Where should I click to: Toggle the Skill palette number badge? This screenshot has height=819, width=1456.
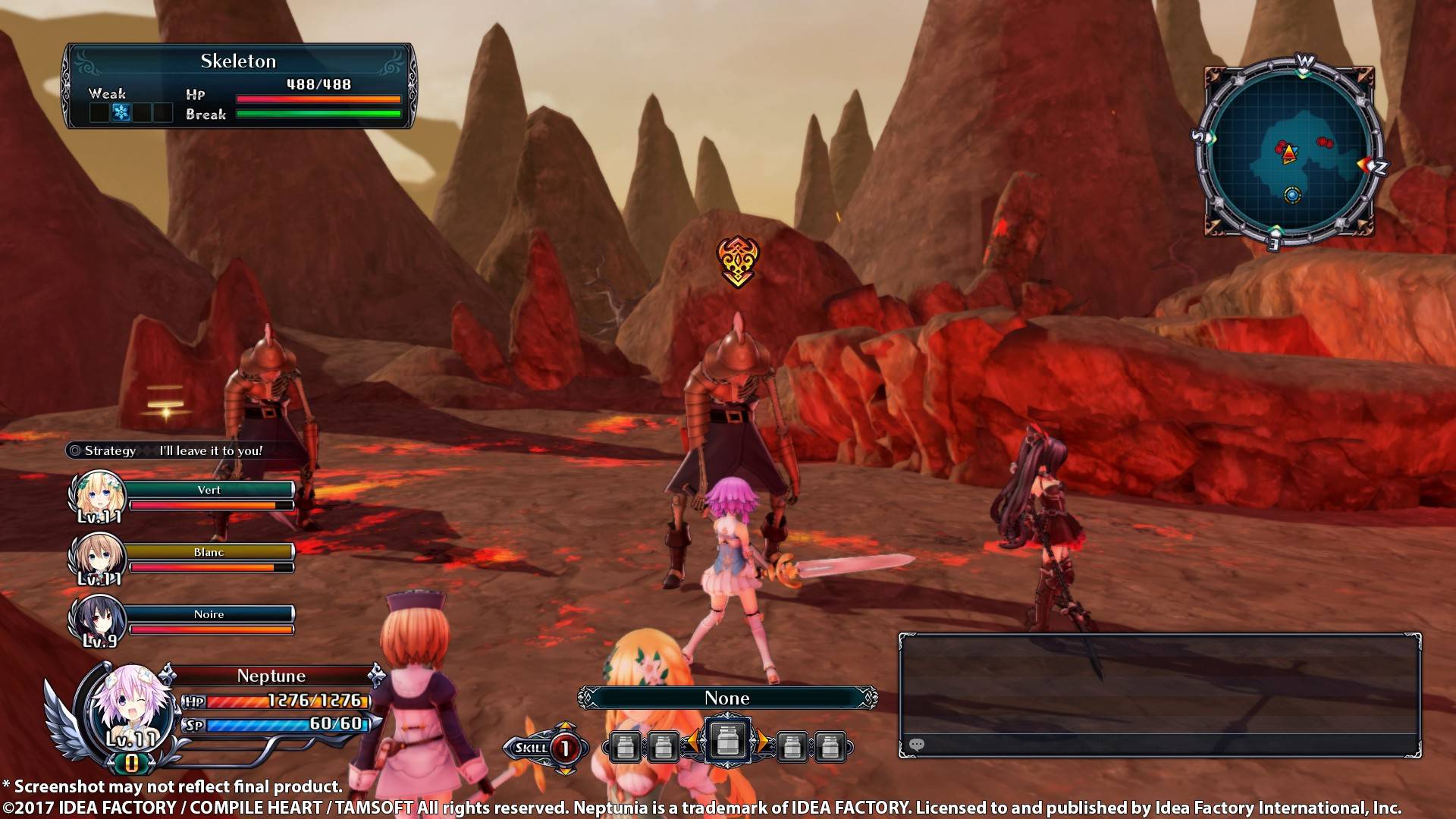[x=564, y=748]
